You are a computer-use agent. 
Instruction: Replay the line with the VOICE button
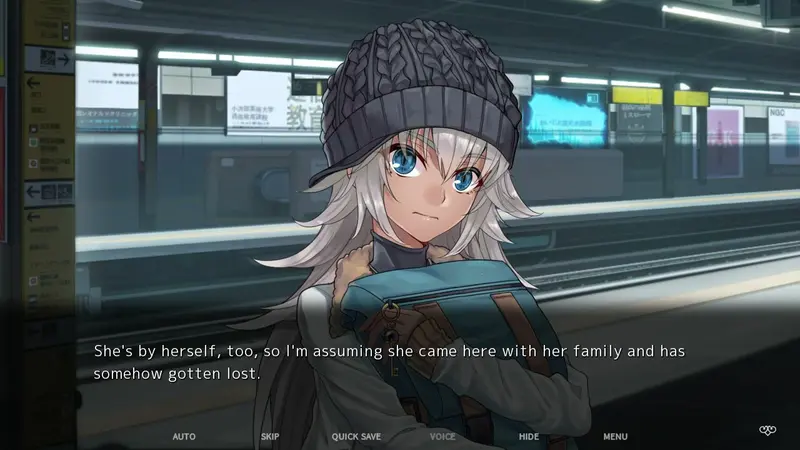tap(442, 437)
